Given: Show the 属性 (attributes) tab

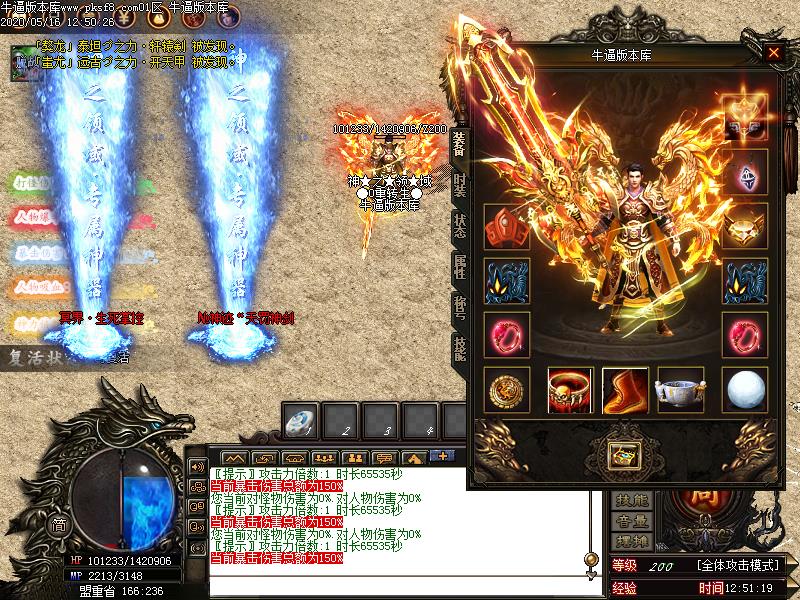Looking at the screenshot, I should click(x=459, y=266).
